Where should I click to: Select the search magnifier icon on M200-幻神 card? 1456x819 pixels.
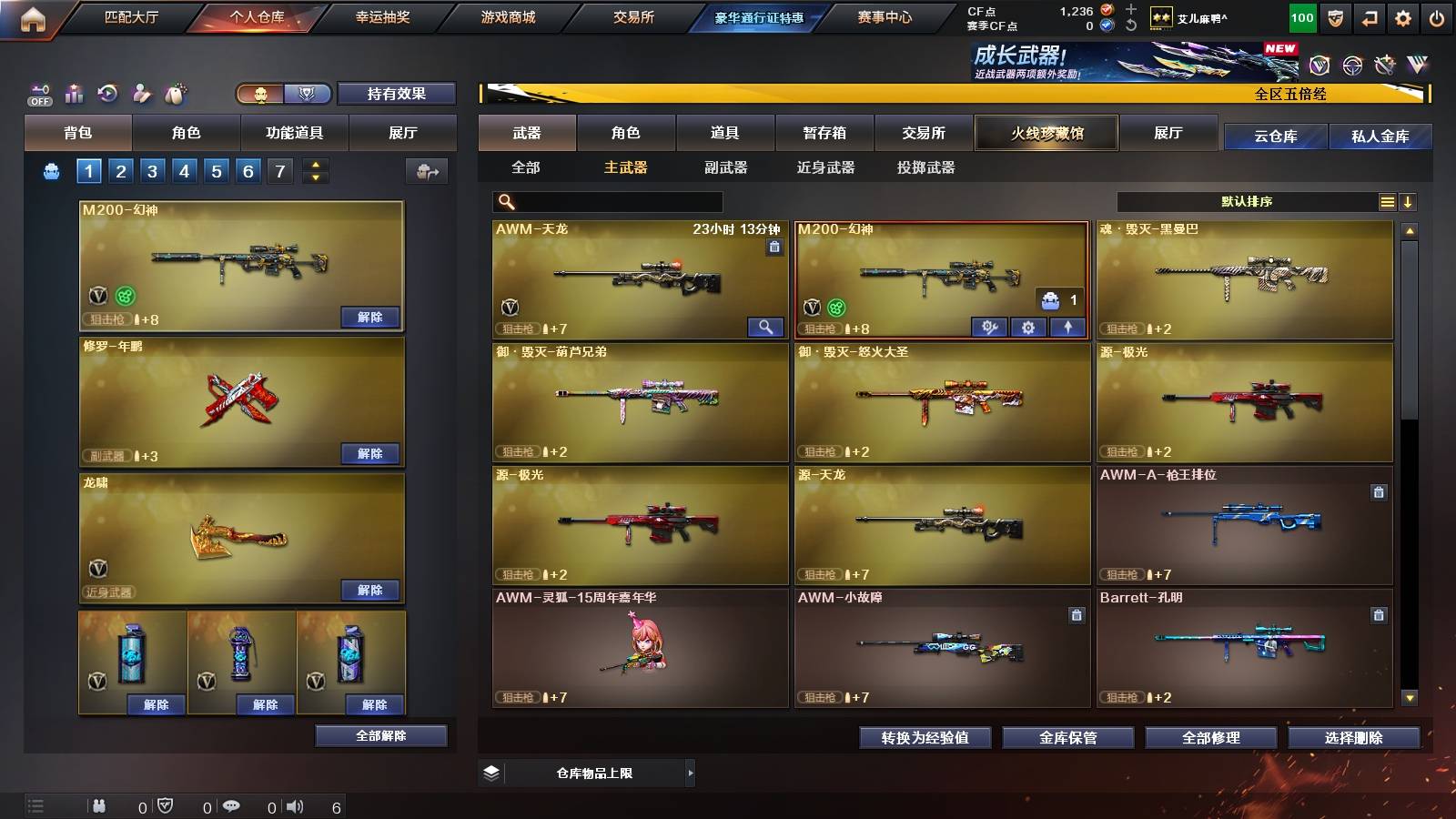point(767,326)
